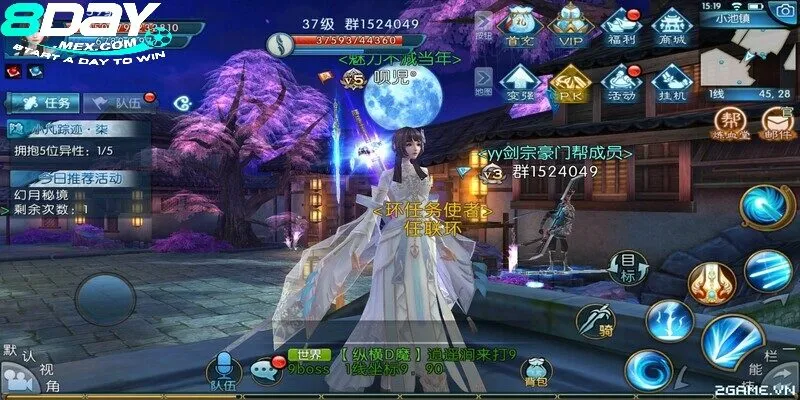The height and width of the screenshot is (400, 800).
Task: Open the 小池镇 minimap
Action: click(738, 57)
